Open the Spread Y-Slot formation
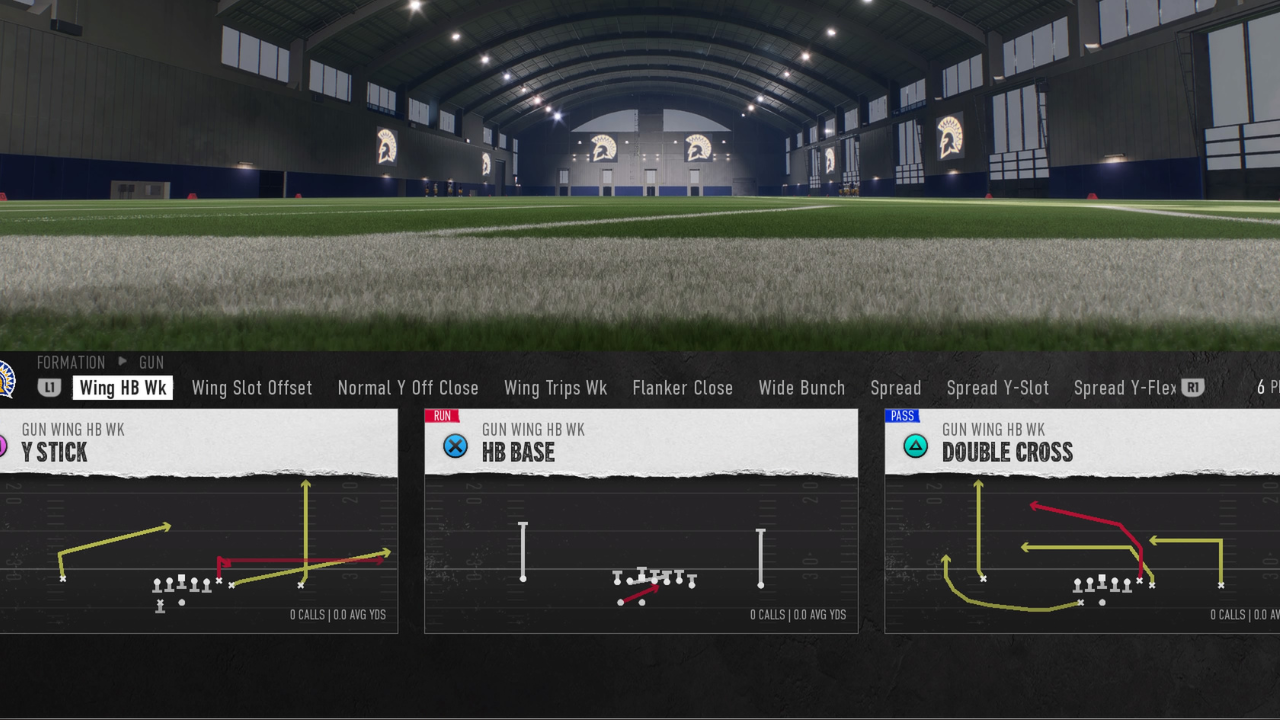The width and height of the screenshot is (1280, 720). pyautogui.click(x=997, y=388)
